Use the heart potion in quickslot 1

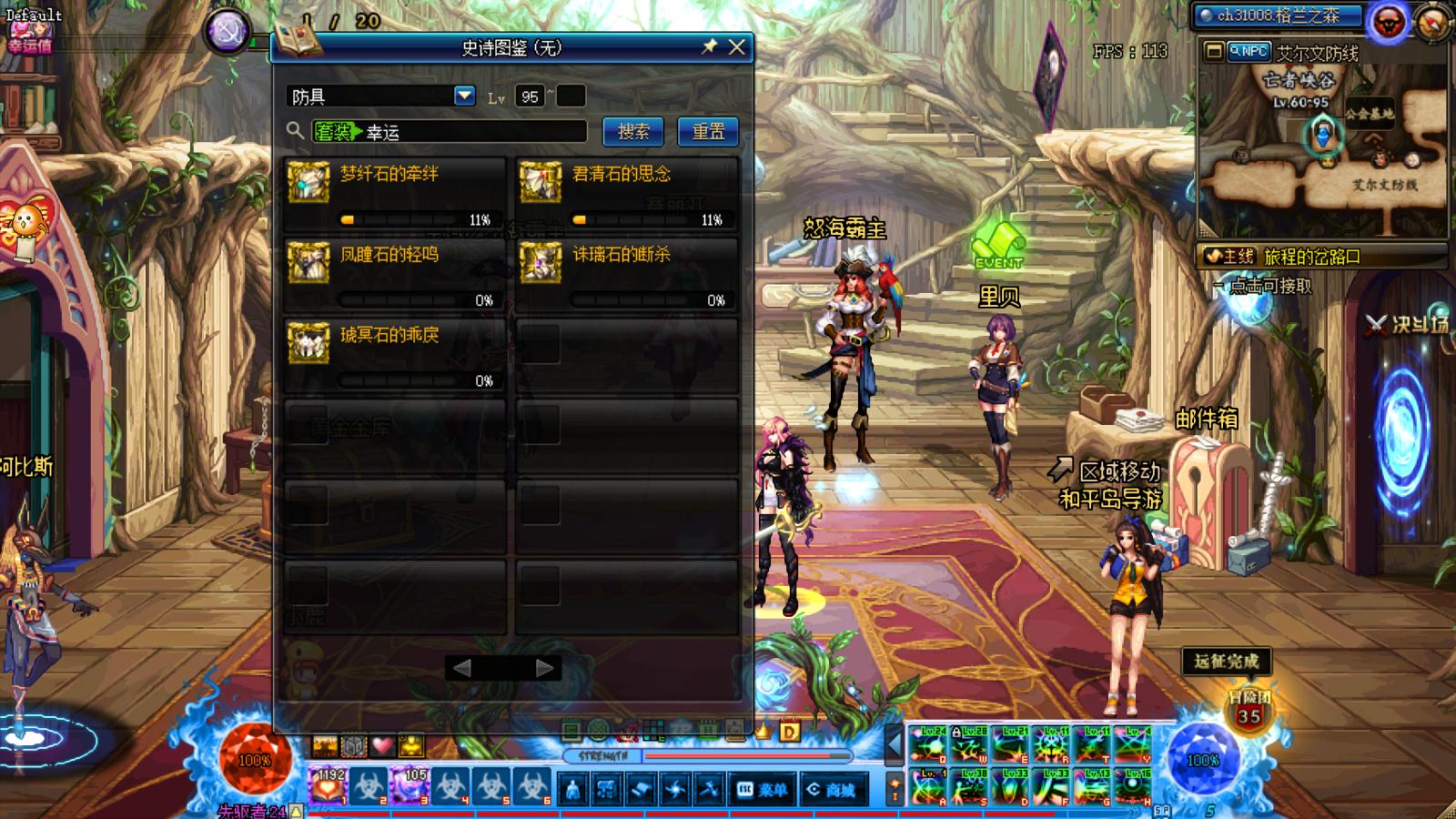(x=329, y=786)
